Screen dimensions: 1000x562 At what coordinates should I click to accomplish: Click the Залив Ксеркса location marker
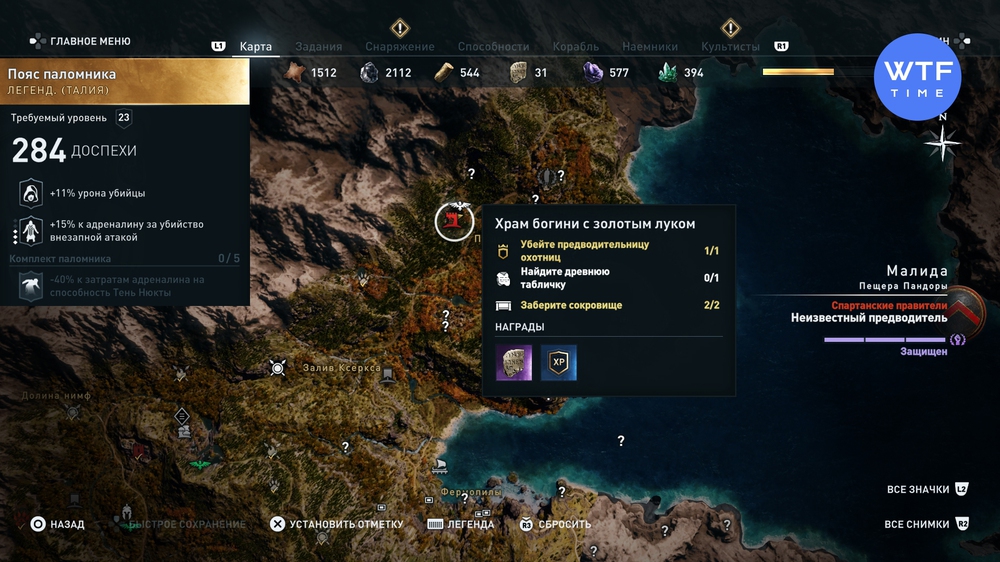(x=278, y=368)
